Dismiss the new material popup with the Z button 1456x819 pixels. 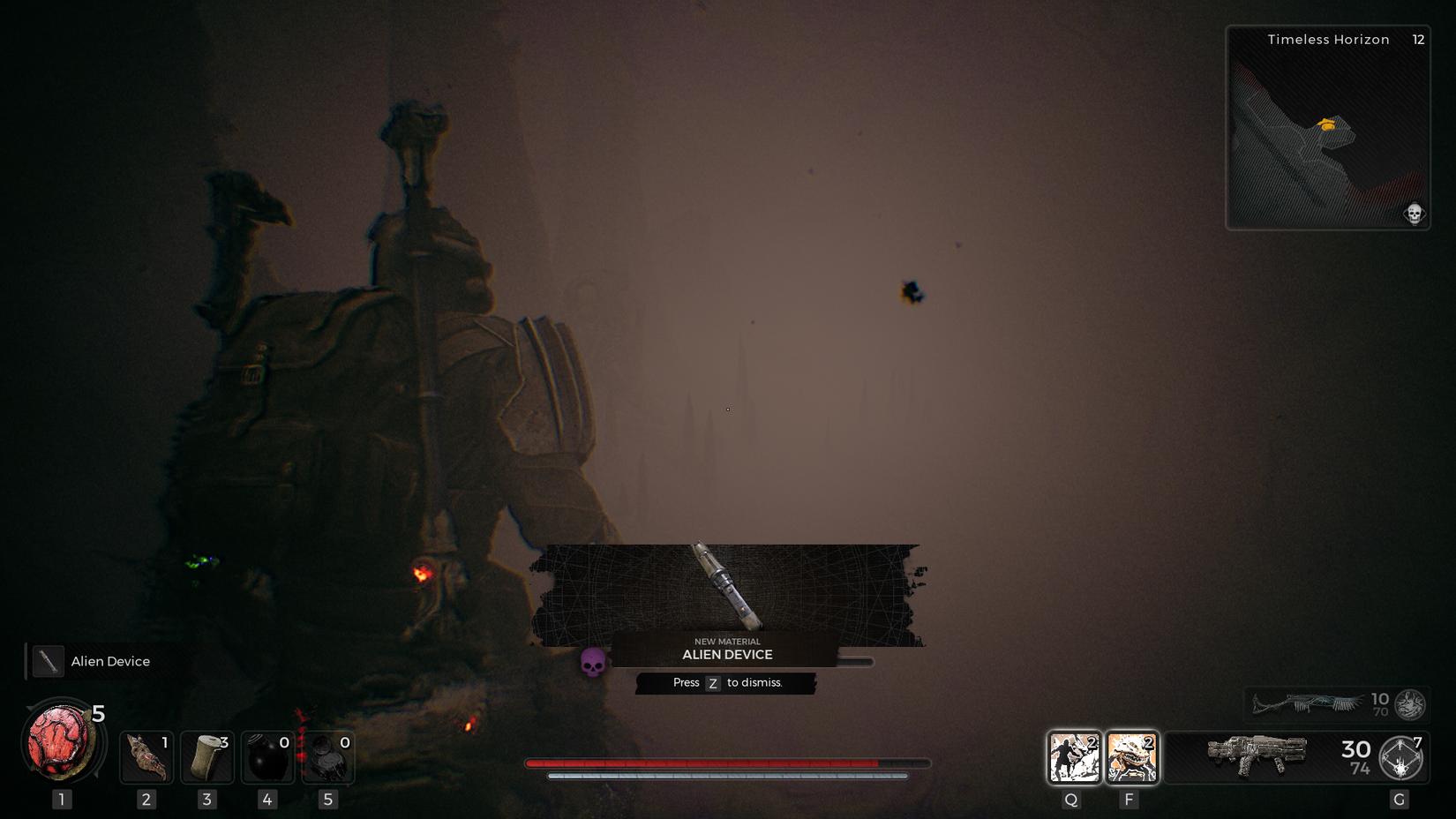713,683
